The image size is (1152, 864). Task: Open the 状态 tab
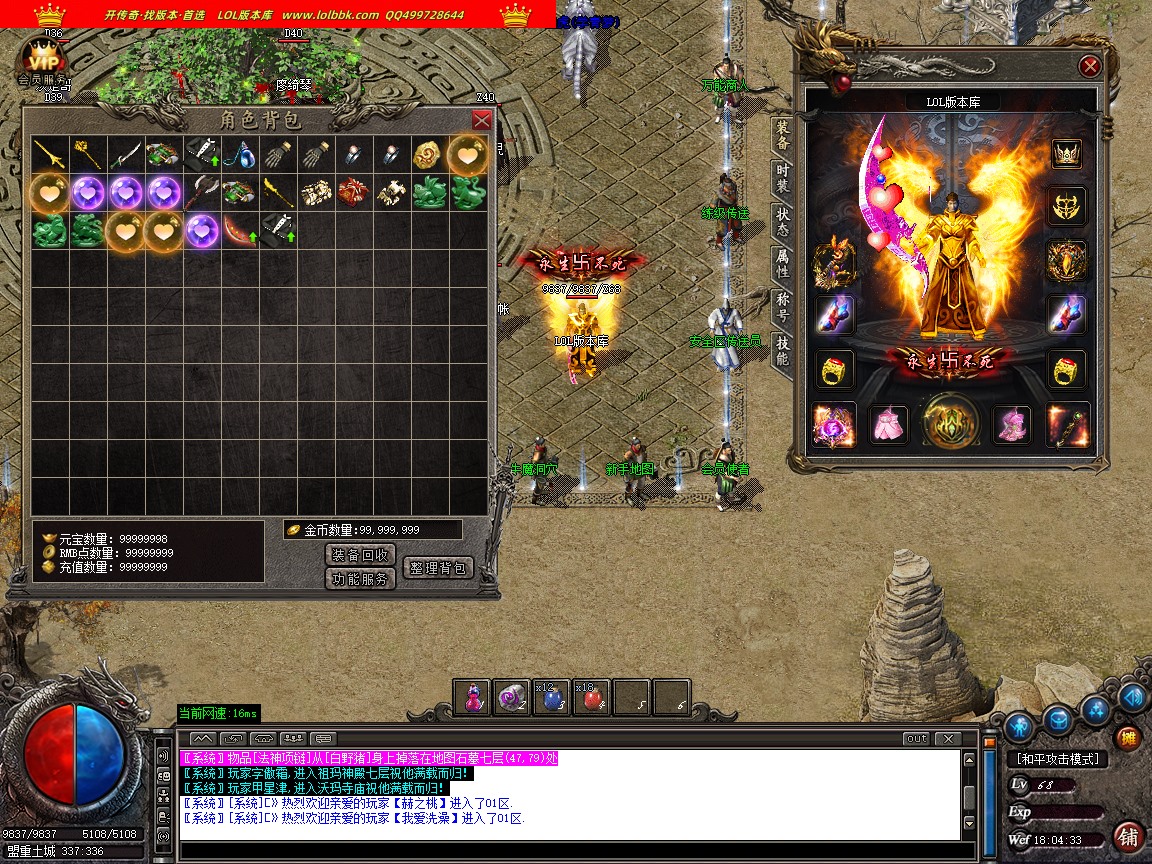[783, 223]
